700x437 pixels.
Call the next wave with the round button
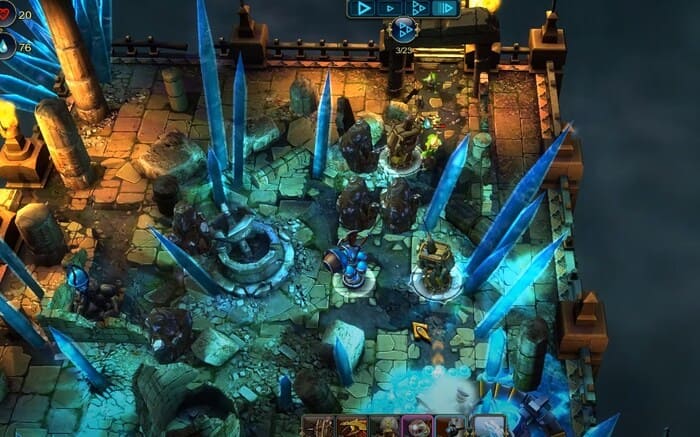pos(404,30)
